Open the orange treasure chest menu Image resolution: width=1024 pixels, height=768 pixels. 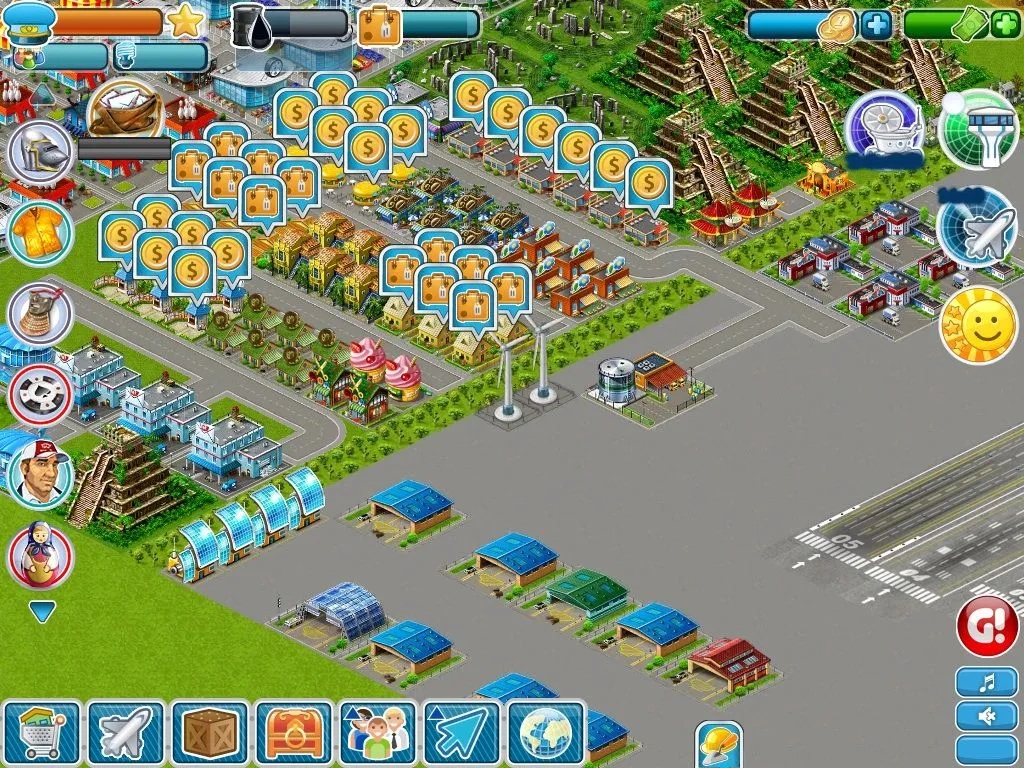(x=294, y=733)
